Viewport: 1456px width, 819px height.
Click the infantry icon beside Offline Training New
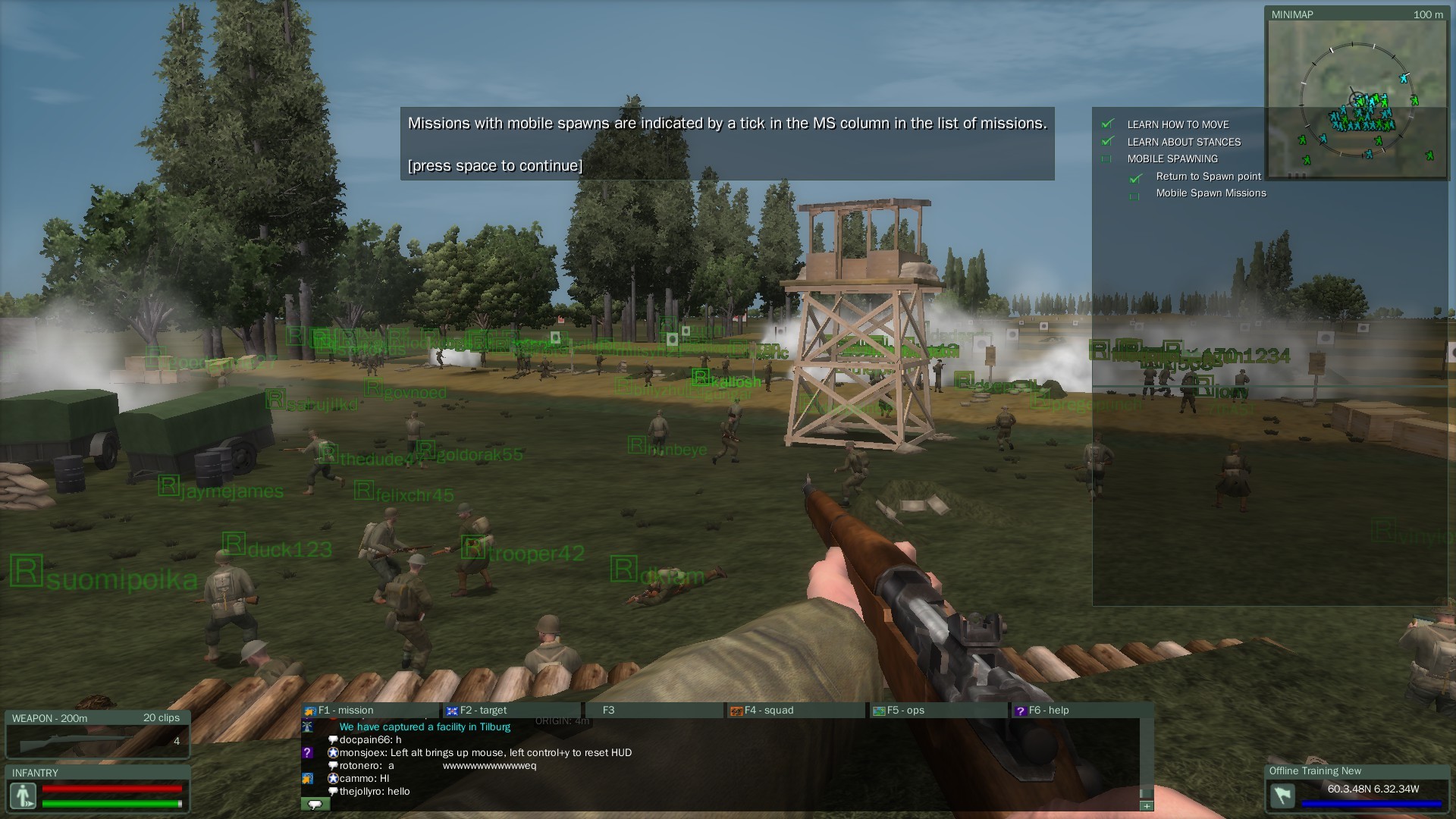pos(1282,797)
